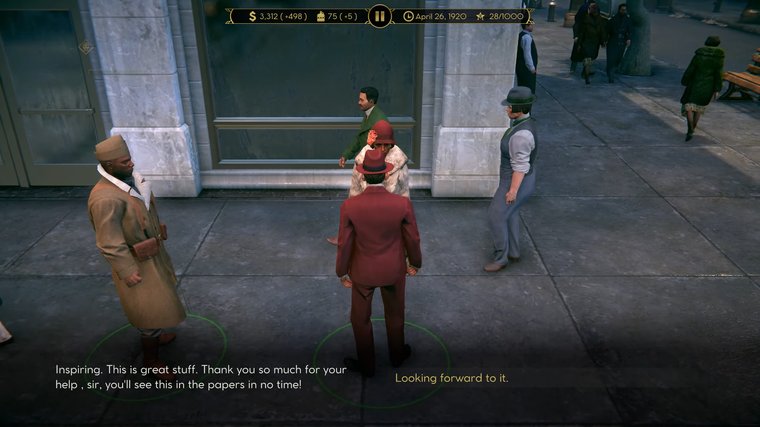
Task: Click the pause button in the top bar
Action: click(x=379, y=16)
